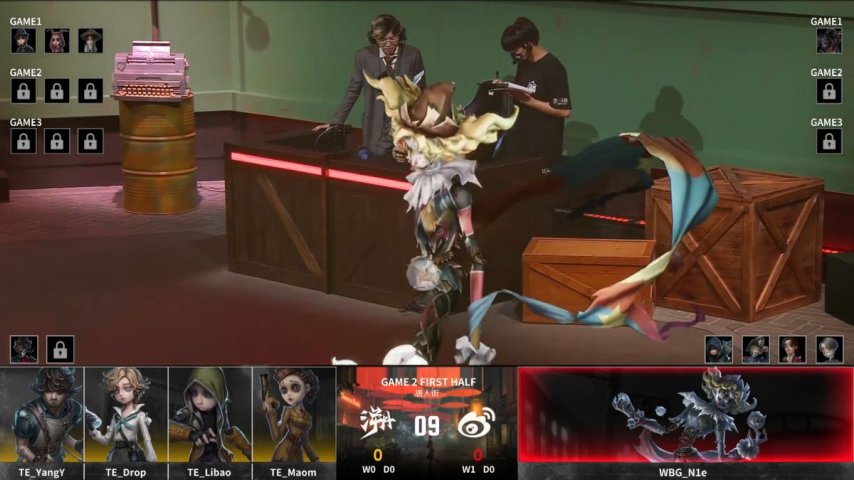Click the bunny-eared character icon under GAME1

(57, 41)
